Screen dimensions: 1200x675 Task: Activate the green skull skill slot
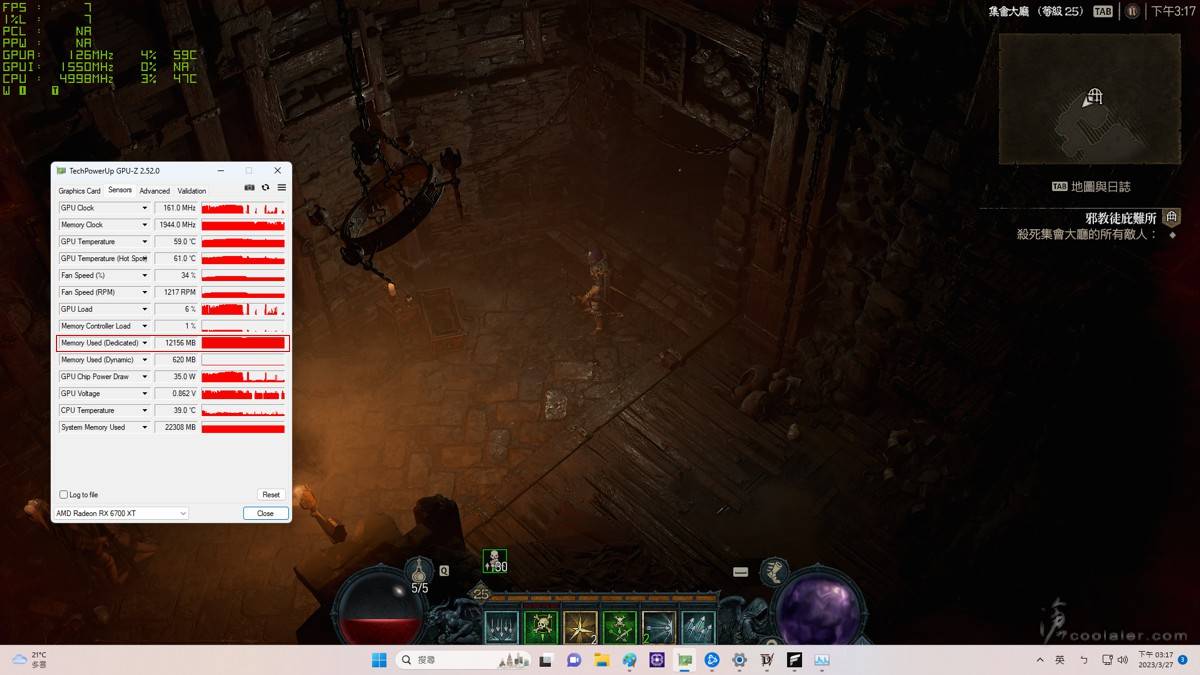(x=541, y=628)
